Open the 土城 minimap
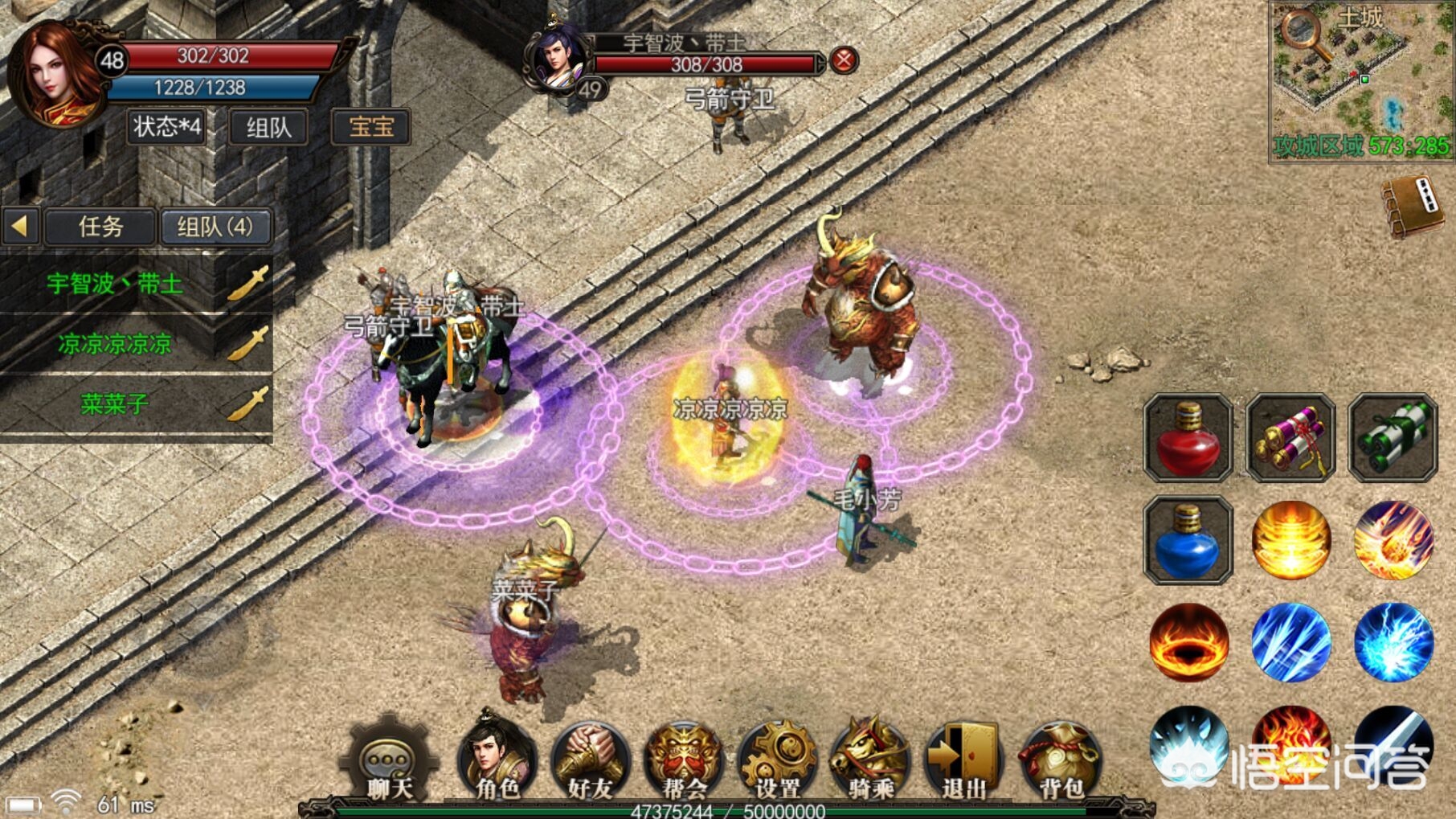This screenshot has width=1456, height=819. point(1360,80)
